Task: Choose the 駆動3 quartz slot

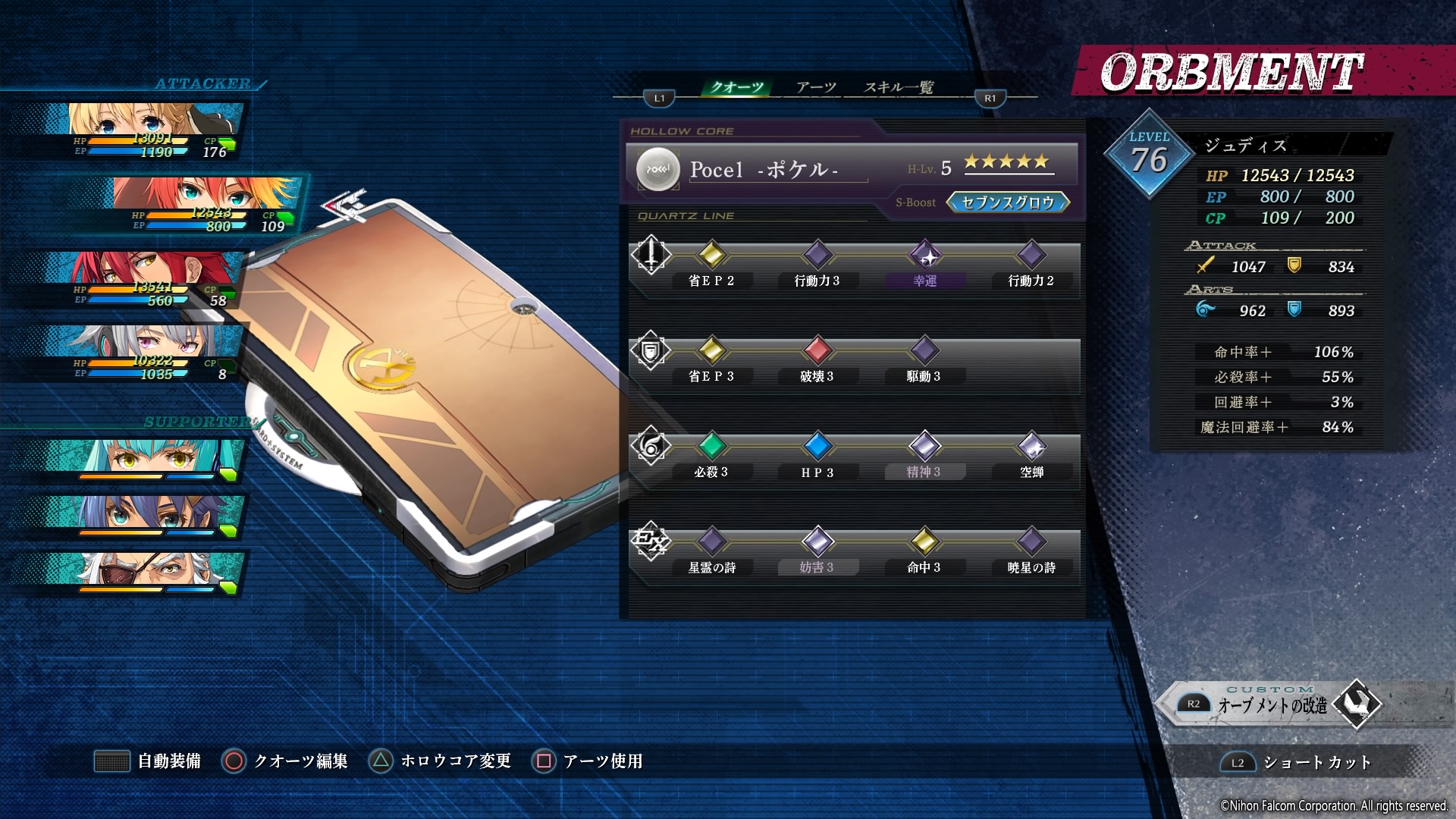Action: coord(924,351)
